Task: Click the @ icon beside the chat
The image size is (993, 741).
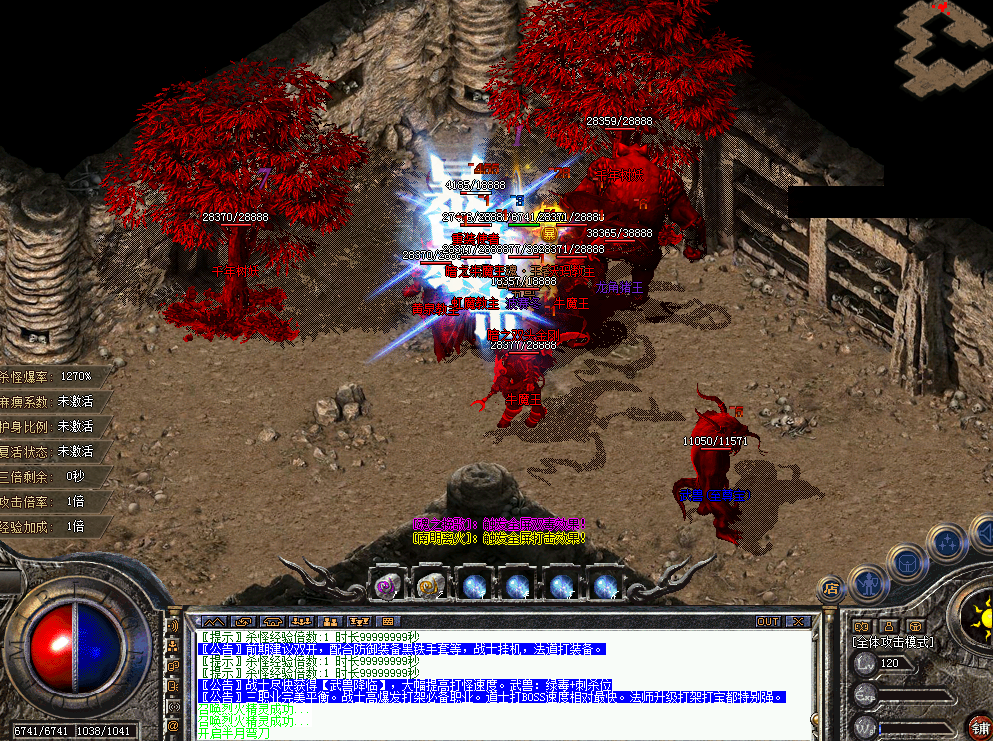Action: (x=173, y=725)
